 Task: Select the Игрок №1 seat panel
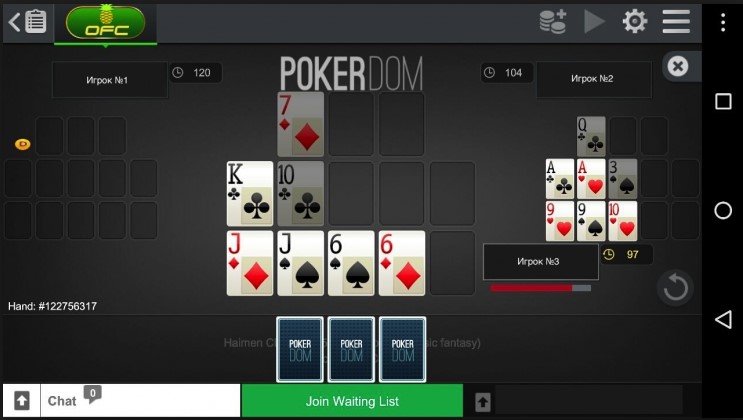coord(110,79)
